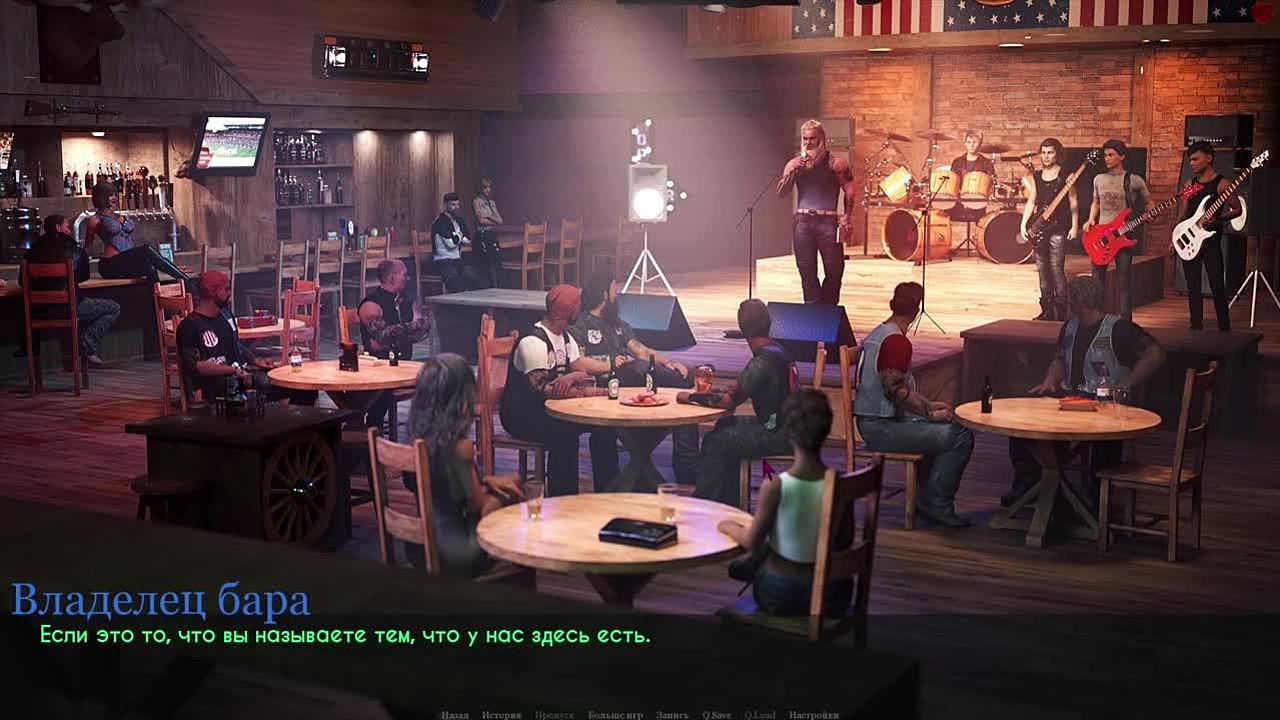This screenshot has width=1280, height=720.
Task: Open the История dialogue history
Action: pos(501,715)
